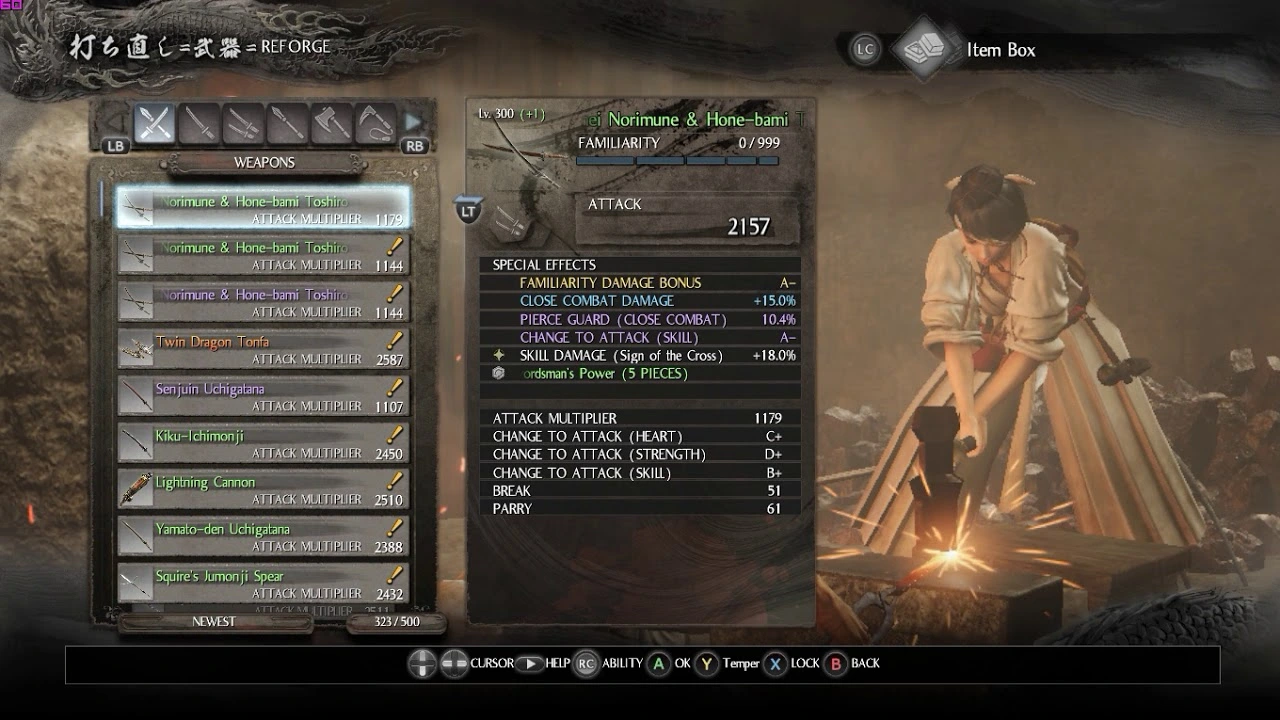The image size is (1280, 720).
Task: Choose the Twin Dragon Tonfa weapon
Action: [262, 349]
